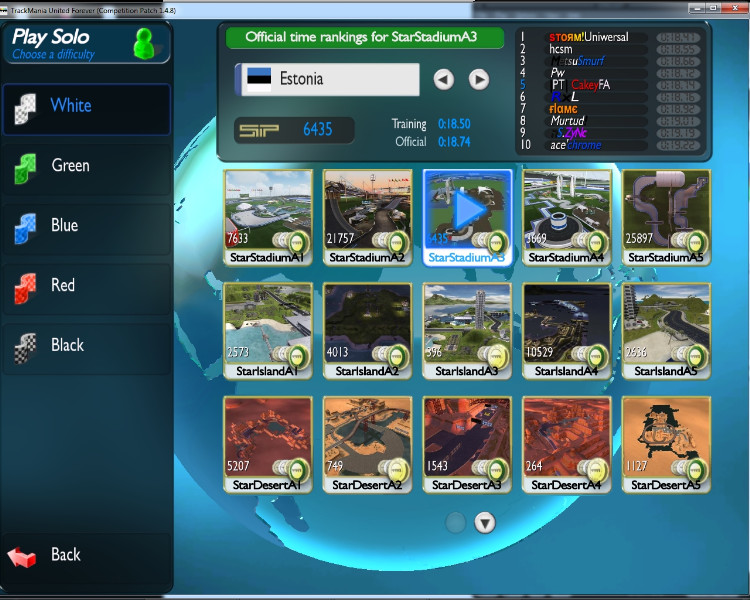Open the Black difficulty tracks
Viewport: 750px width, 600px height.
tap(85, 346)
